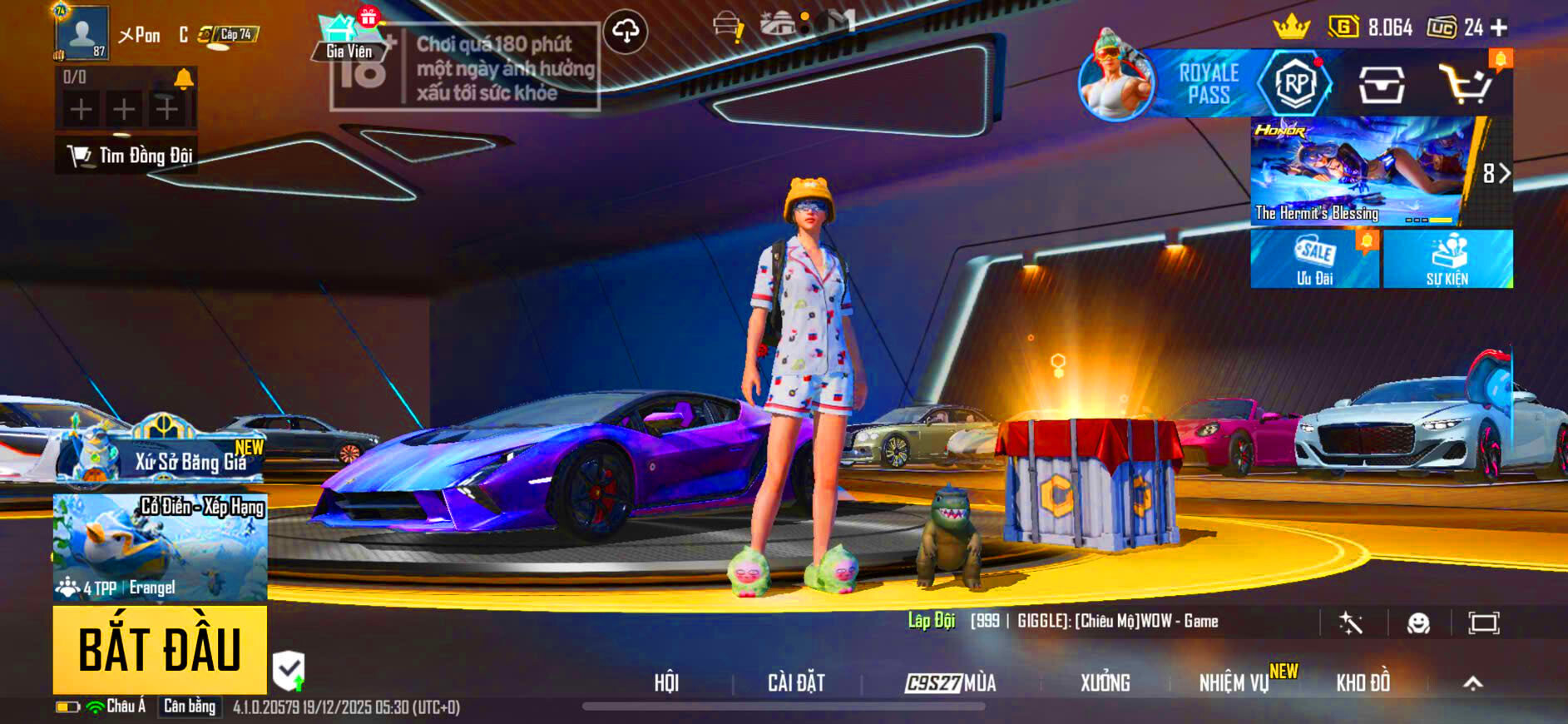1568x724 pixels.
Task: Click the loot crate redemption icon
Action: pos(1382,86)
